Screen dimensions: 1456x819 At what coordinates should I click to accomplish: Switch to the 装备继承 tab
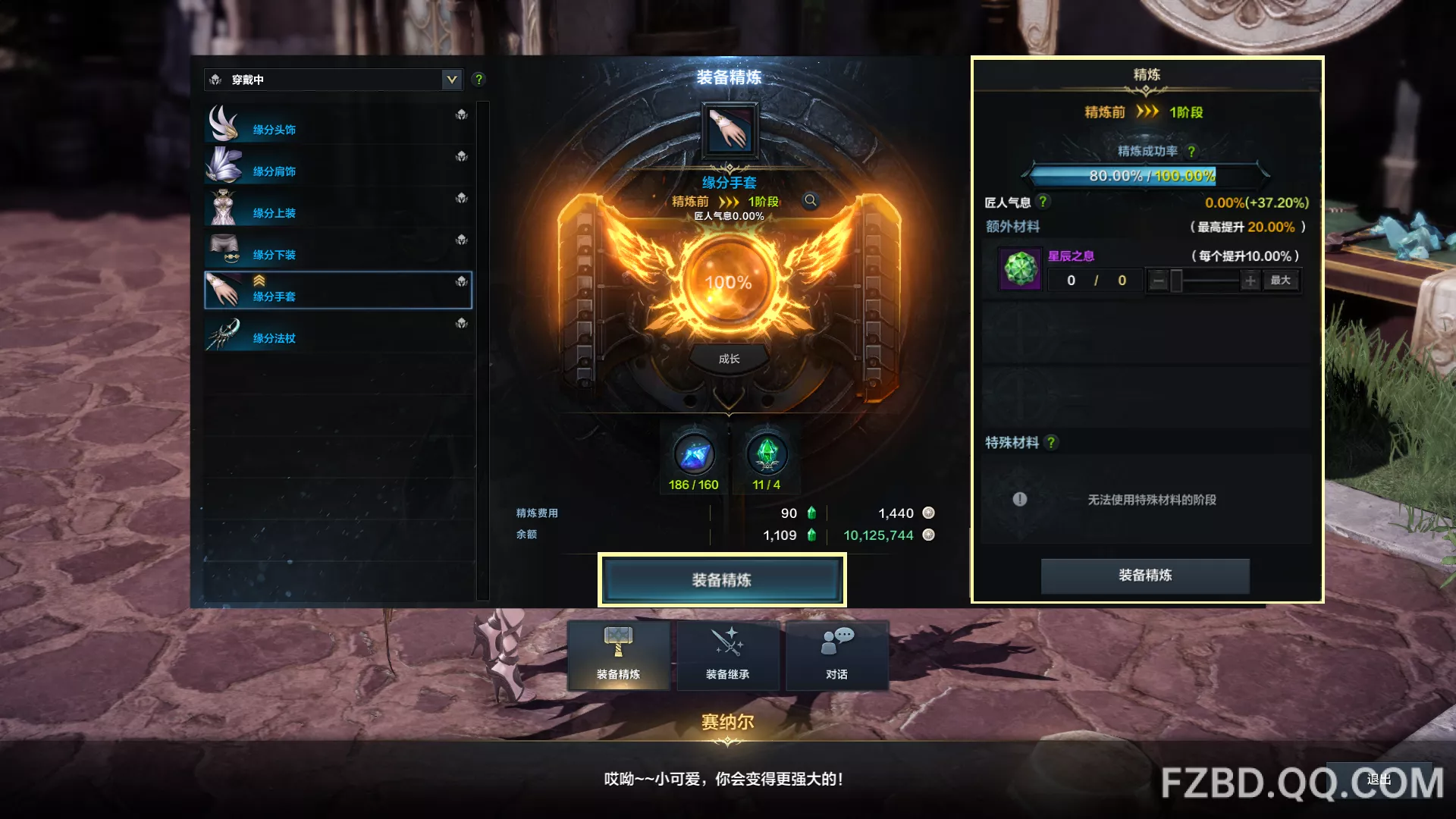coord(728,655)
